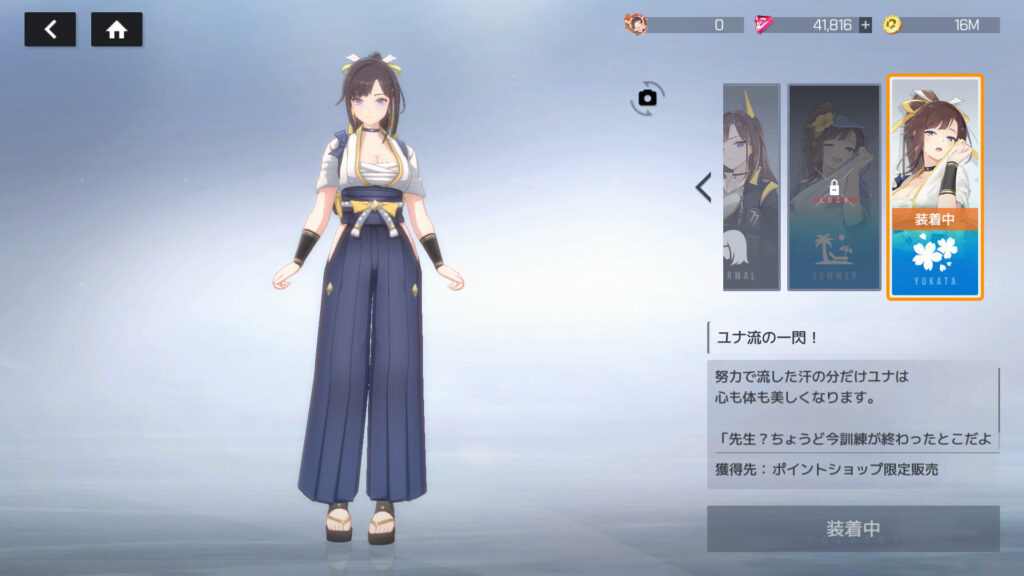This screenshot has width=1024, height=576.
Task: Pick the Normal costume card
Action: (751, 187)
